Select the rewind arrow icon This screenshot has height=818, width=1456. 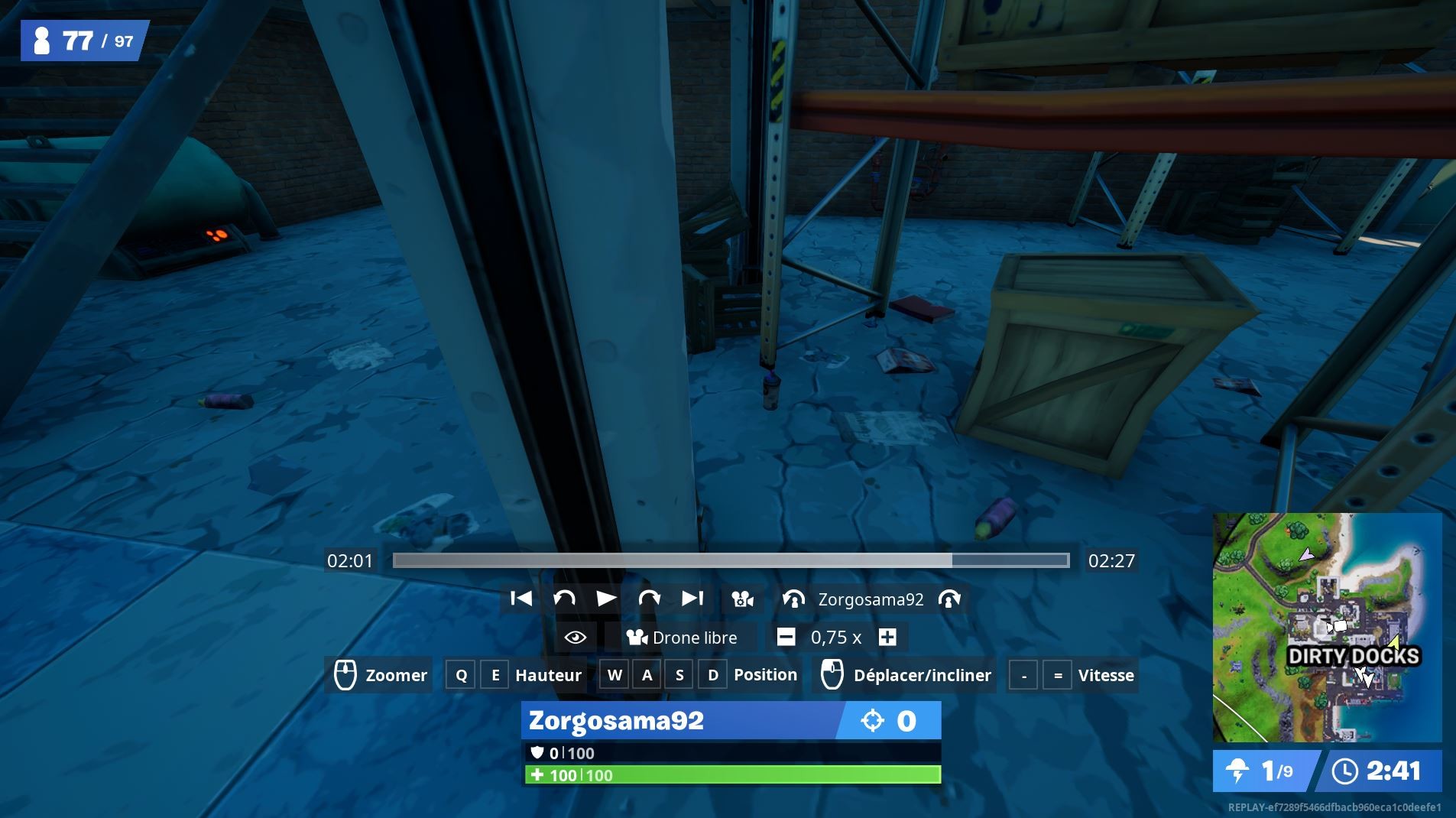(566, 599)
